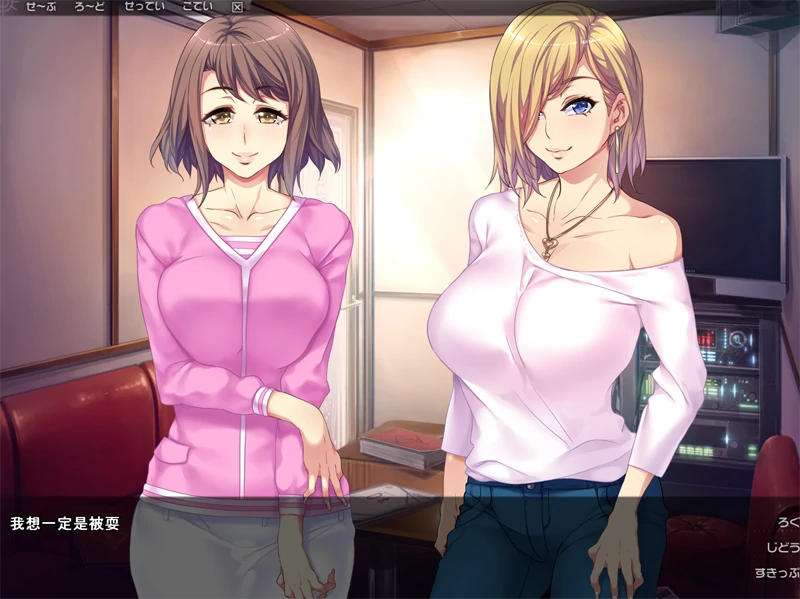Close the top menu bar with X
800x599 pixels.
point(237,7)
